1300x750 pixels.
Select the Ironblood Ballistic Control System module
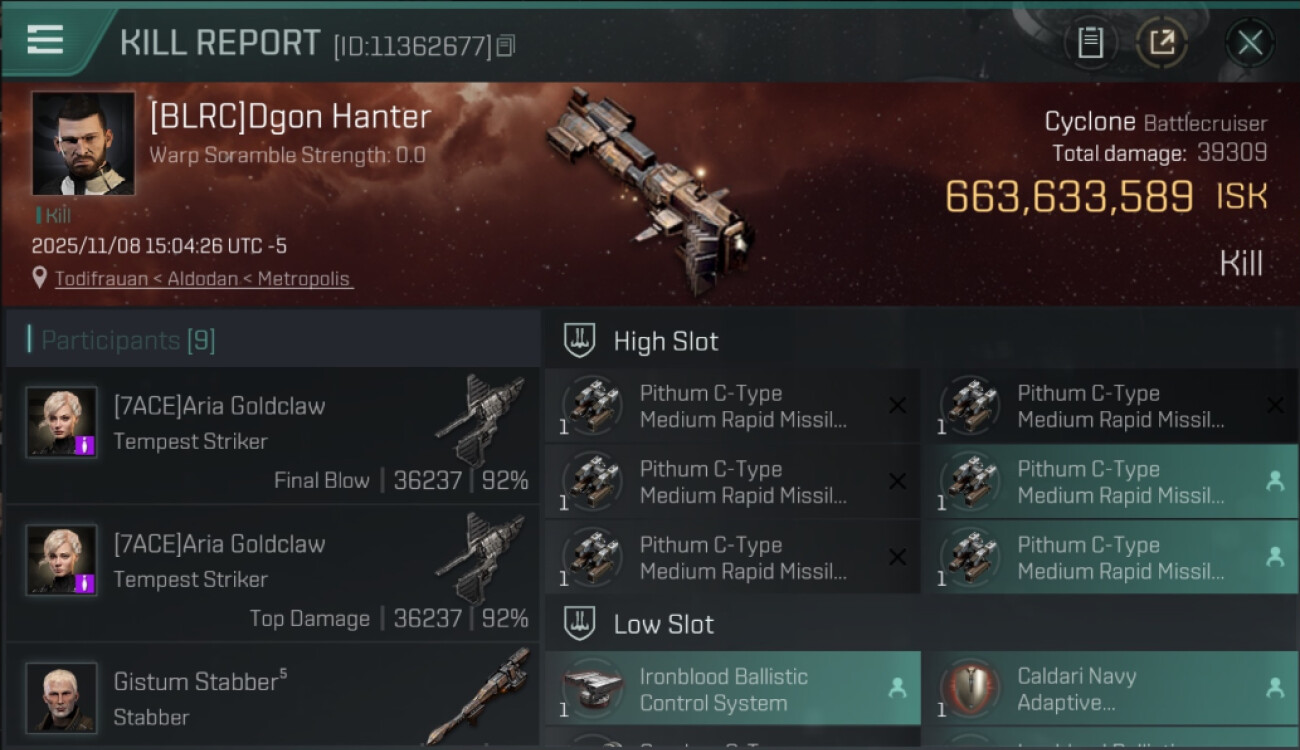[x=732, y=689]
